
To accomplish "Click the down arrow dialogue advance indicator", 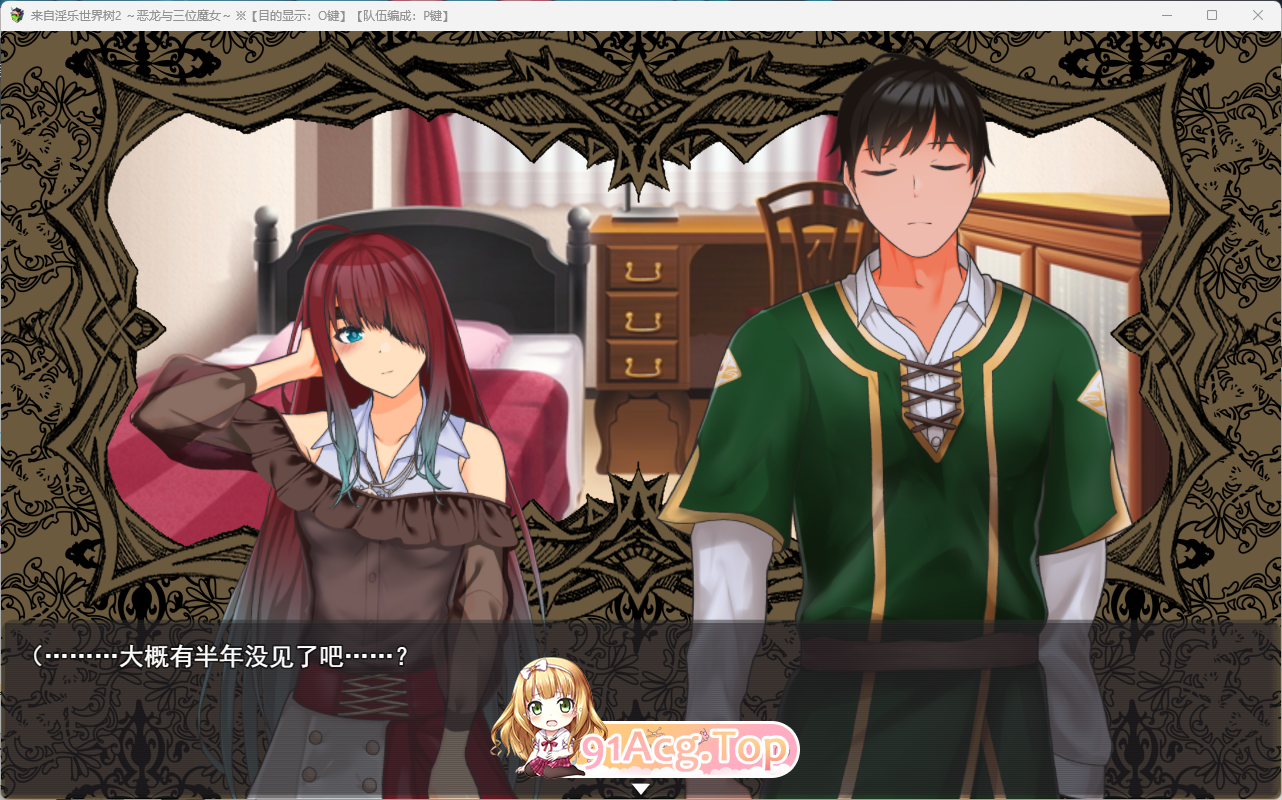I will 641,788.
